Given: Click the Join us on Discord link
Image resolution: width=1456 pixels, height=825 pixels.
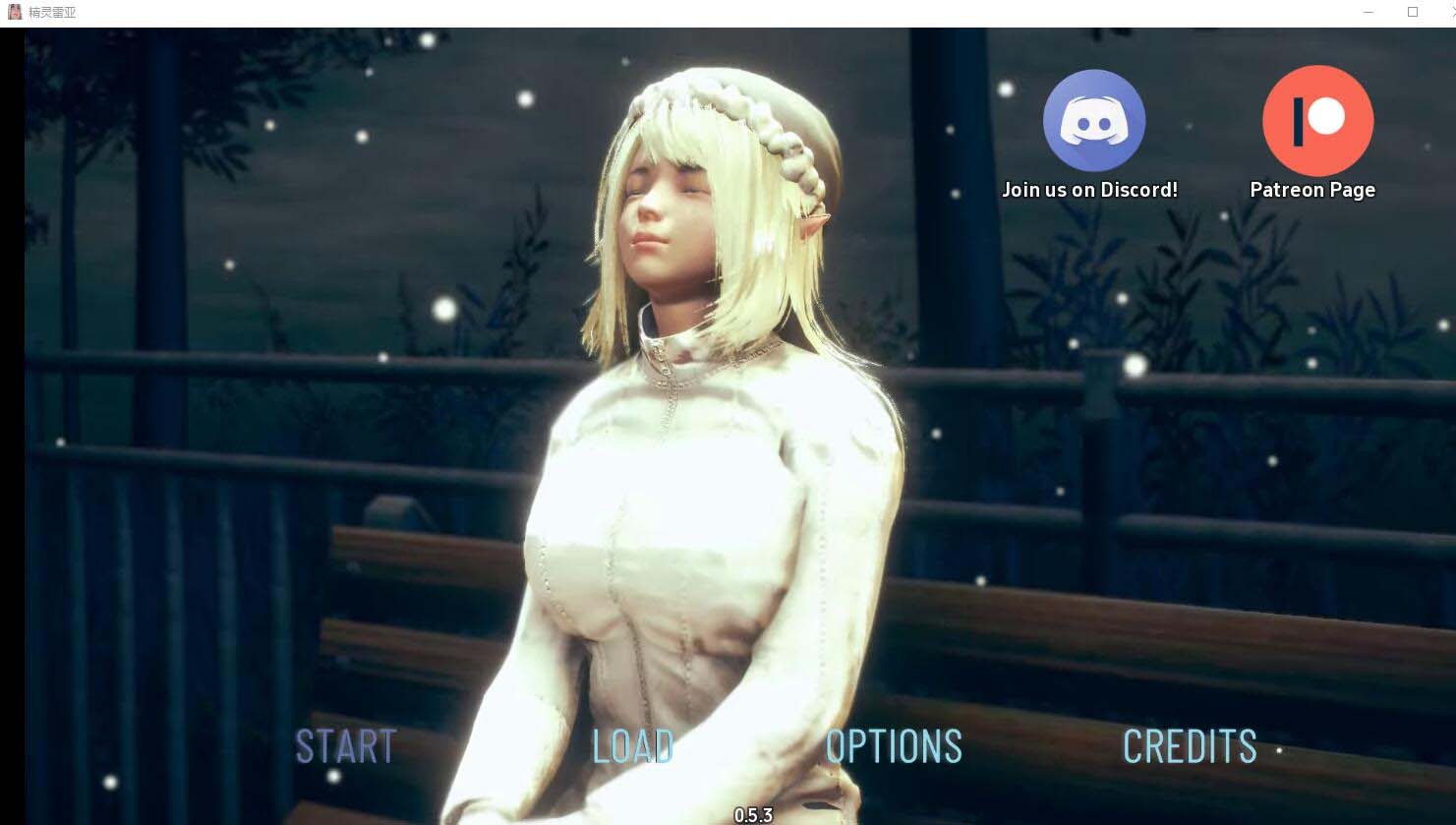Looking at the screenshot, I should click(1089, 189).
